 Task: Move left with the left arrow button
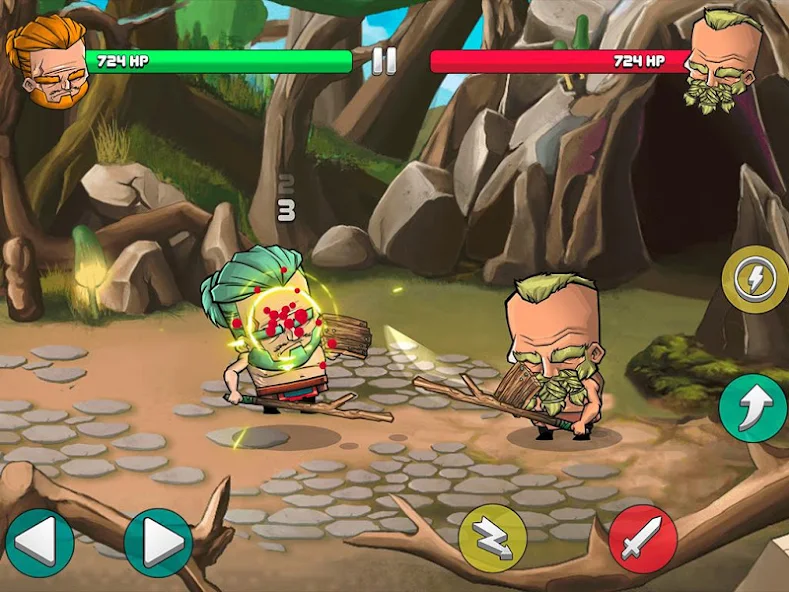point(39,543)
